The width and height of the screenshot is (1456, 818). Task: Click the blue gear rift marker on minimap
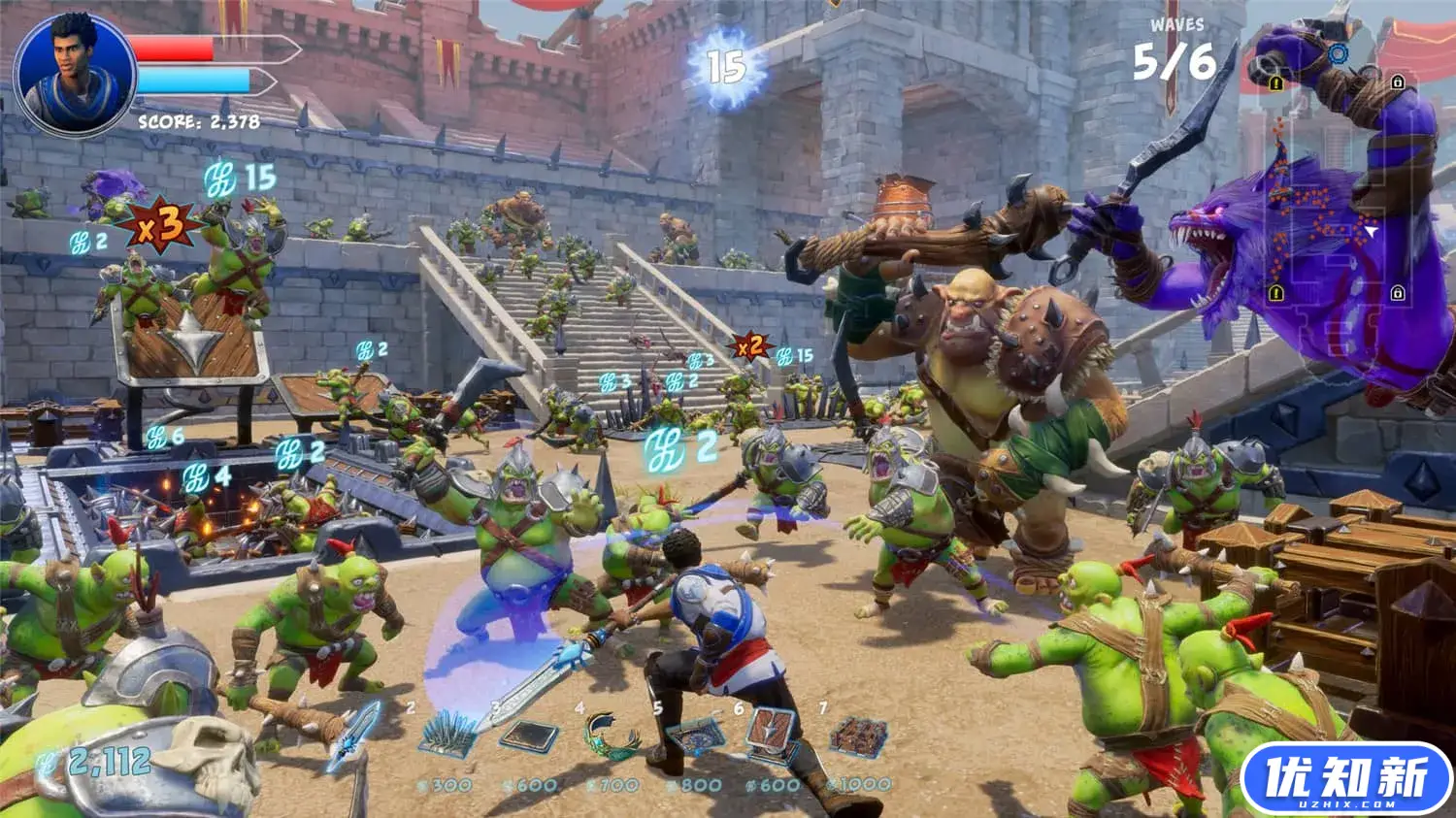pyautogui.click(x=1339, y=54)
